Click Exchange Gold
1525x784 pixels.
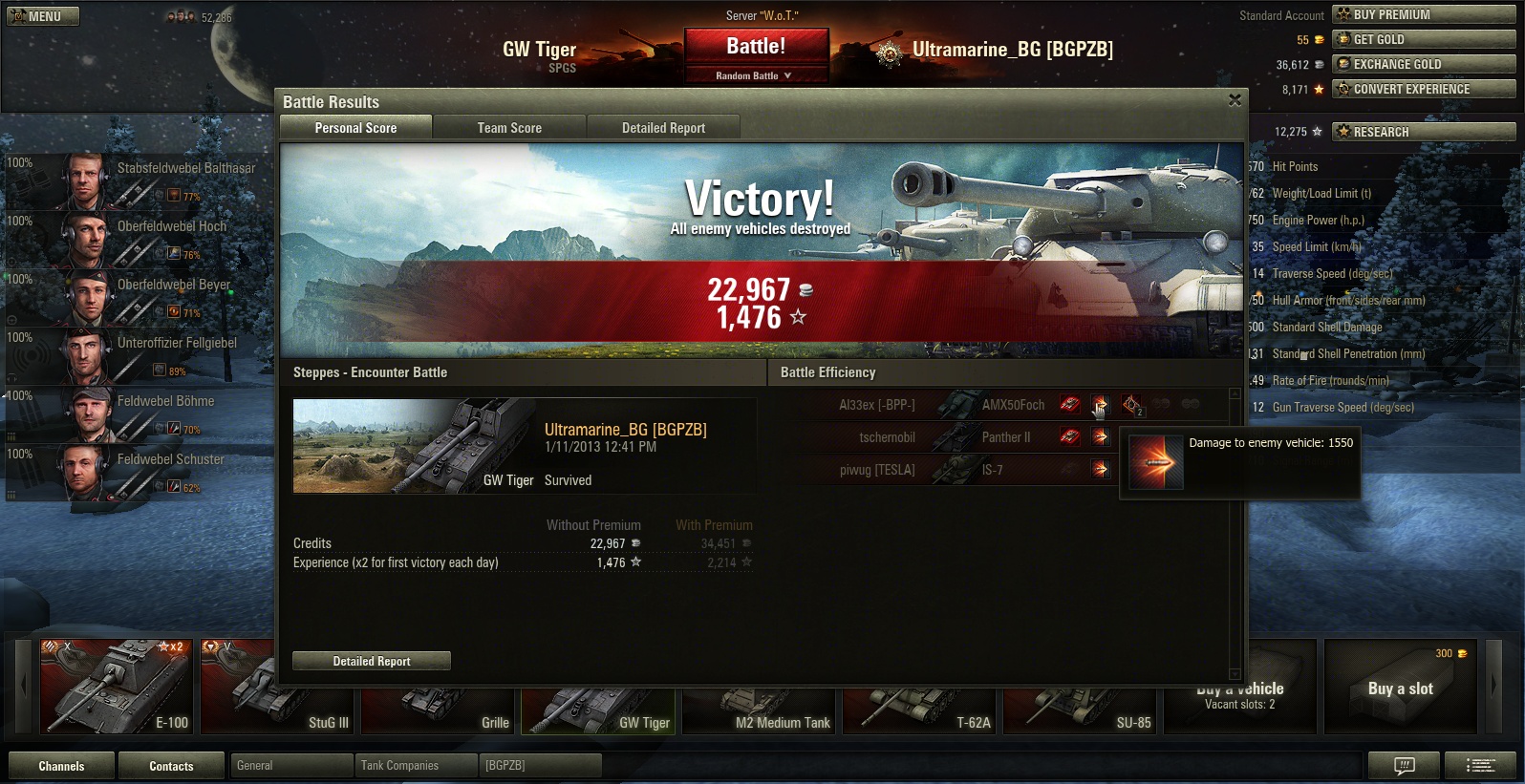1425,64
